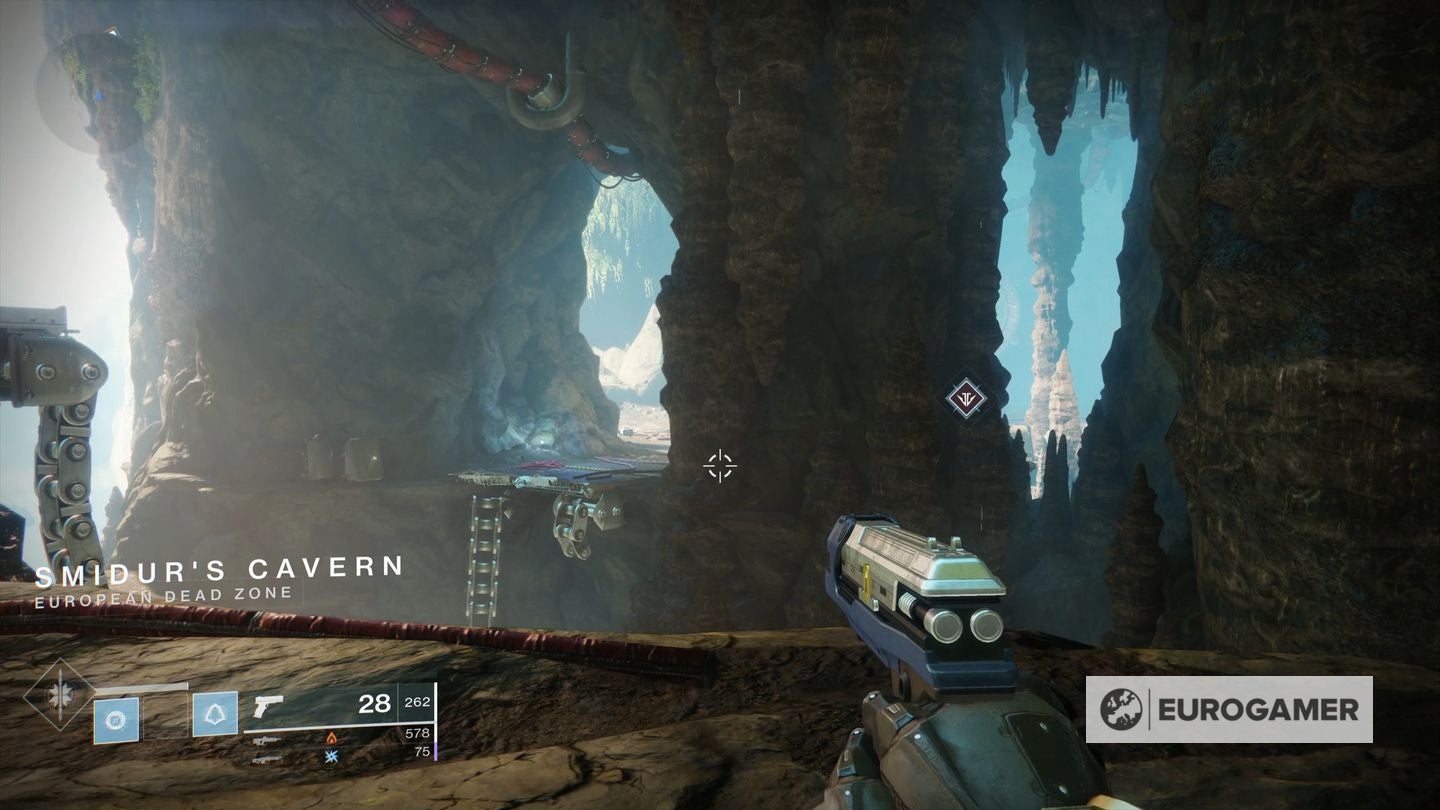Click the Cabal emblem on the cave wall
This screenshot has width=1440, height=810.
point(965,399)
